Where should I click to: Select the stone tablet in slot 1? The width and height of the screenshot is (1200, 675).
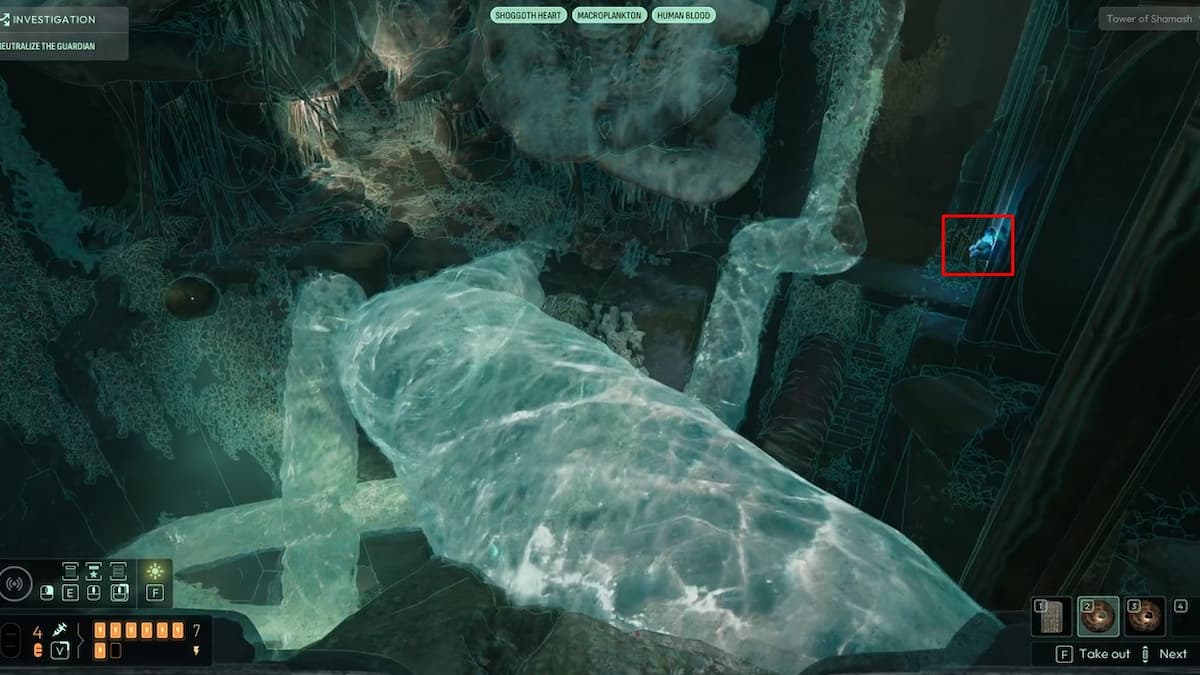(x=1049, y=617)
